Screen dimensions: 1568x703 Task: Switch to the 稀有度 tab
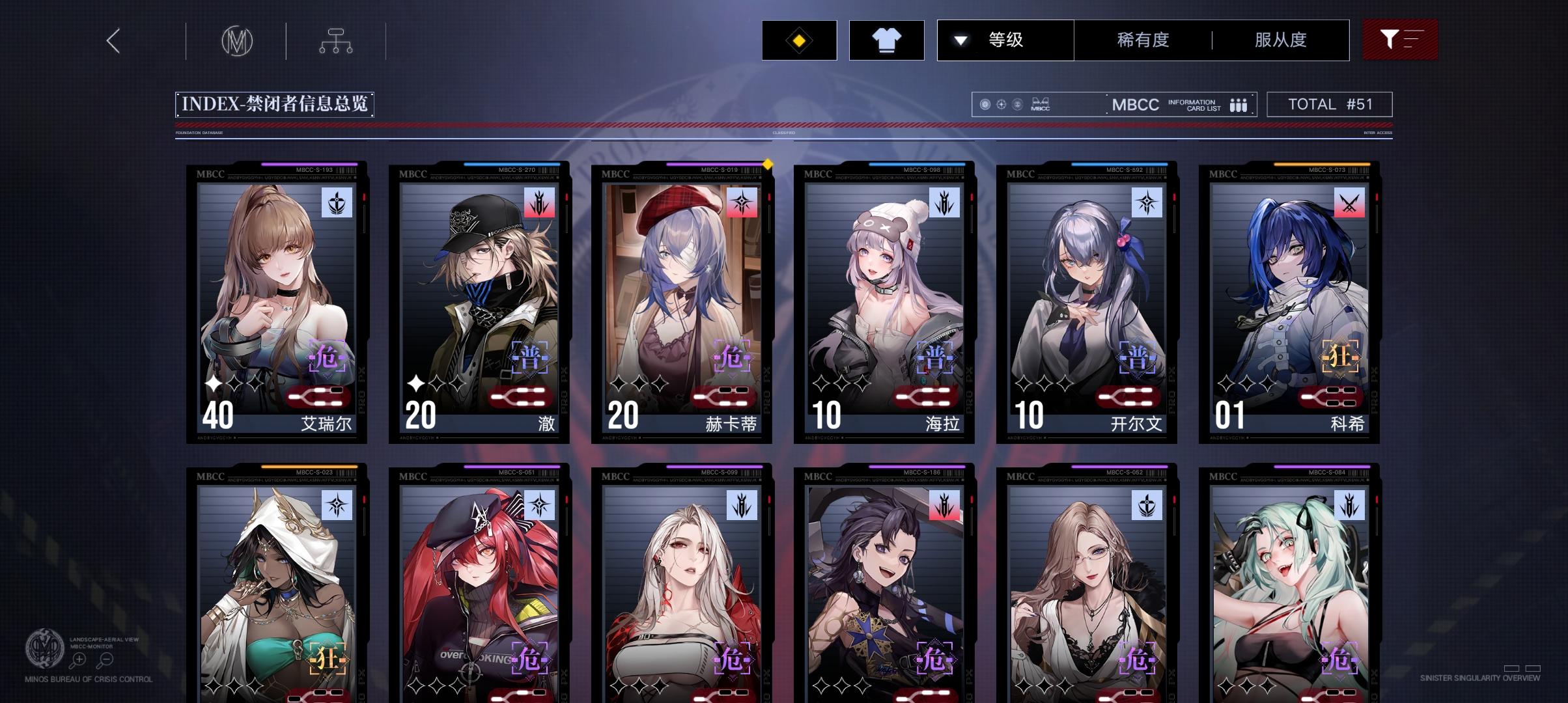click(x=1141, y=40)
